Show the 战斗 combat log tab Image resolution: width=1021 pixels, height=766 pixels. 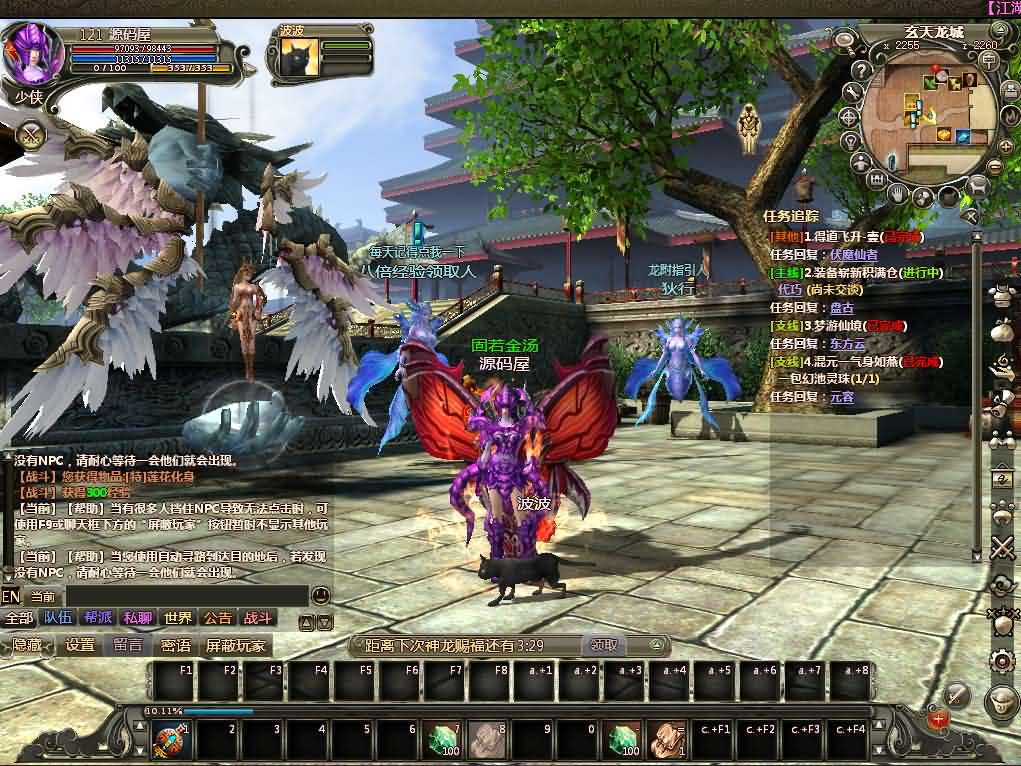pos(257,618)
